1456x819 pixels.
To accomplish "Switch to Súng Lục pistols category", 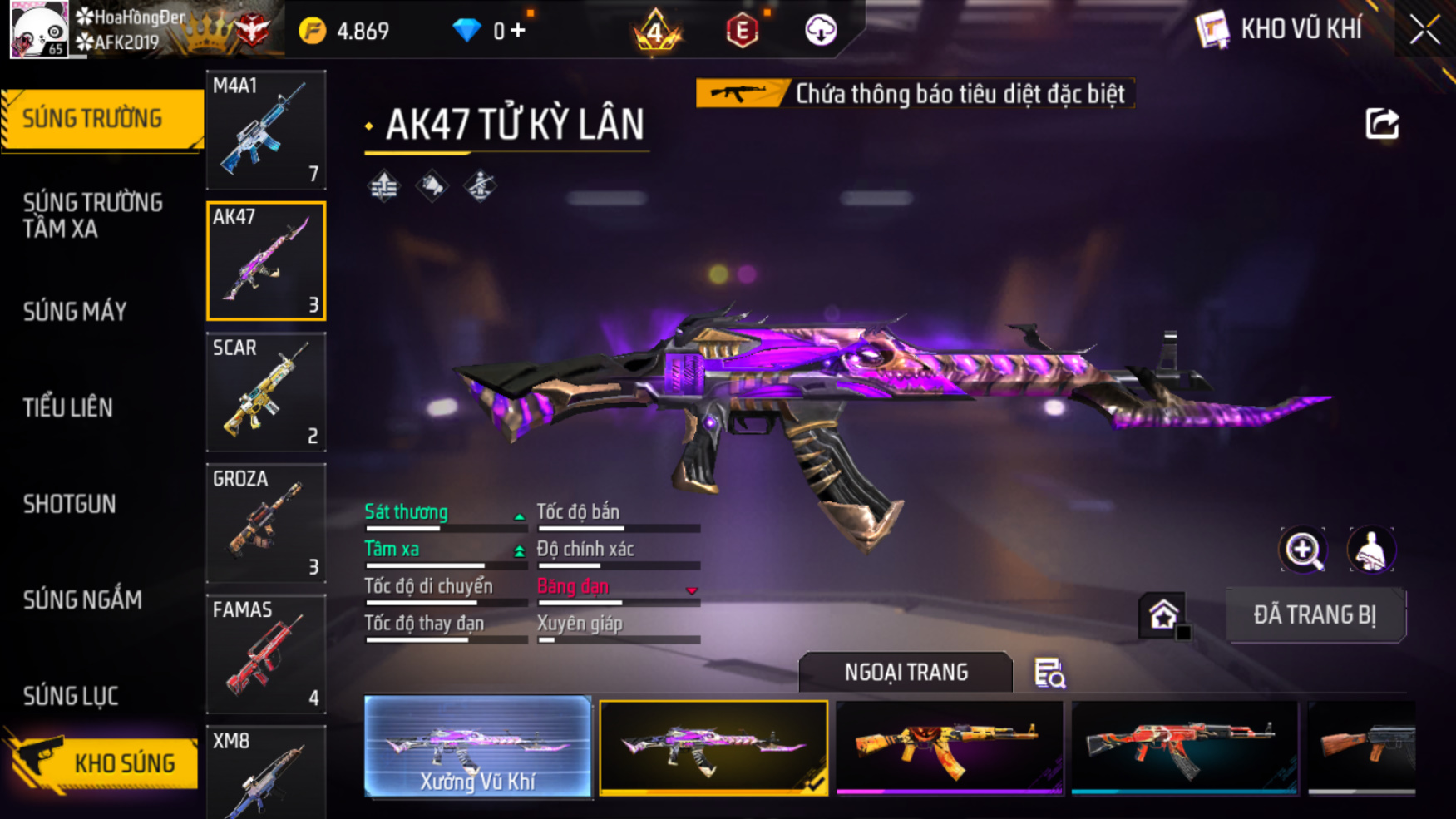I will point(71,696).
